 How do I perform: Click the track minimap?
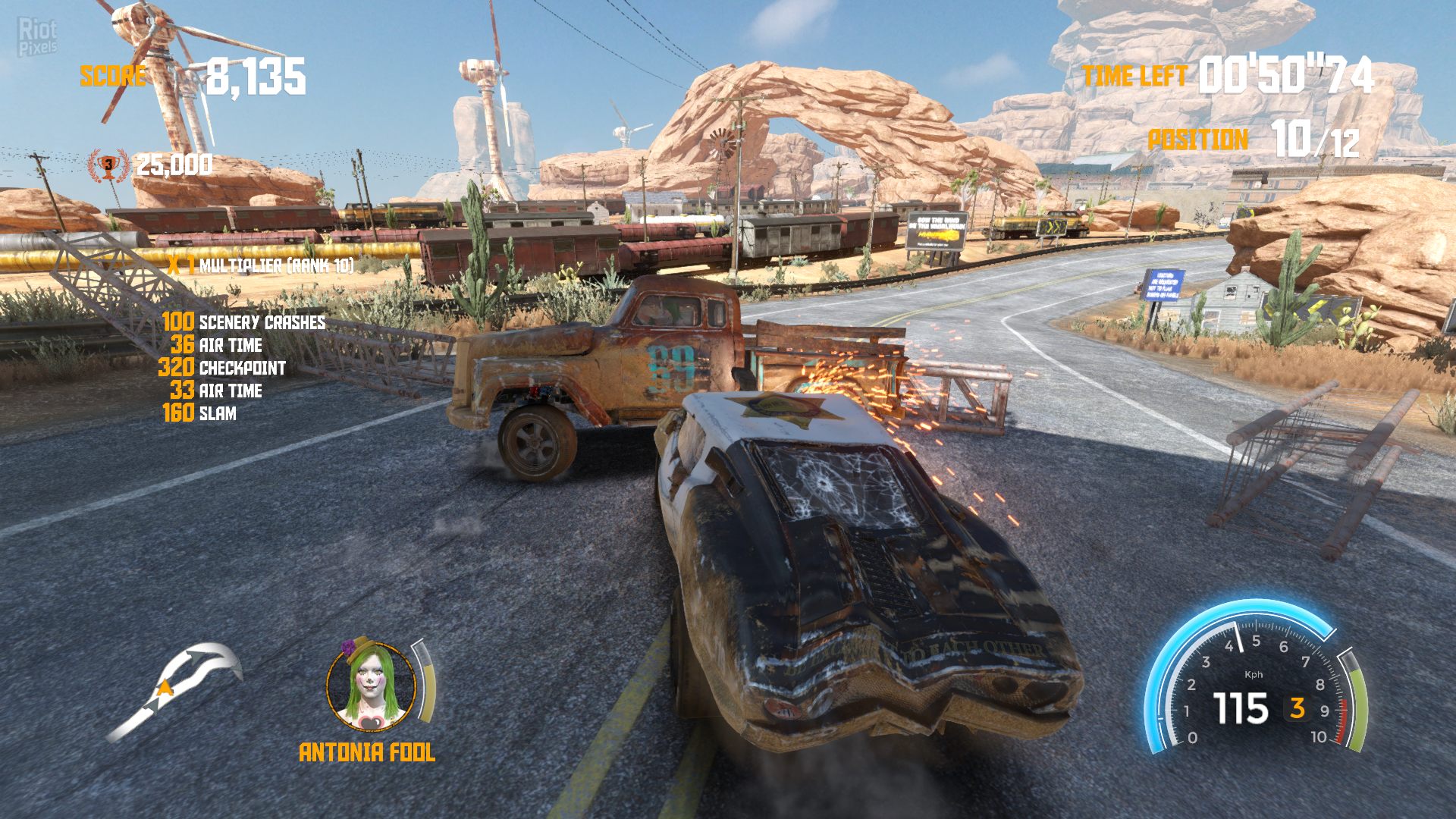(174, 690)
